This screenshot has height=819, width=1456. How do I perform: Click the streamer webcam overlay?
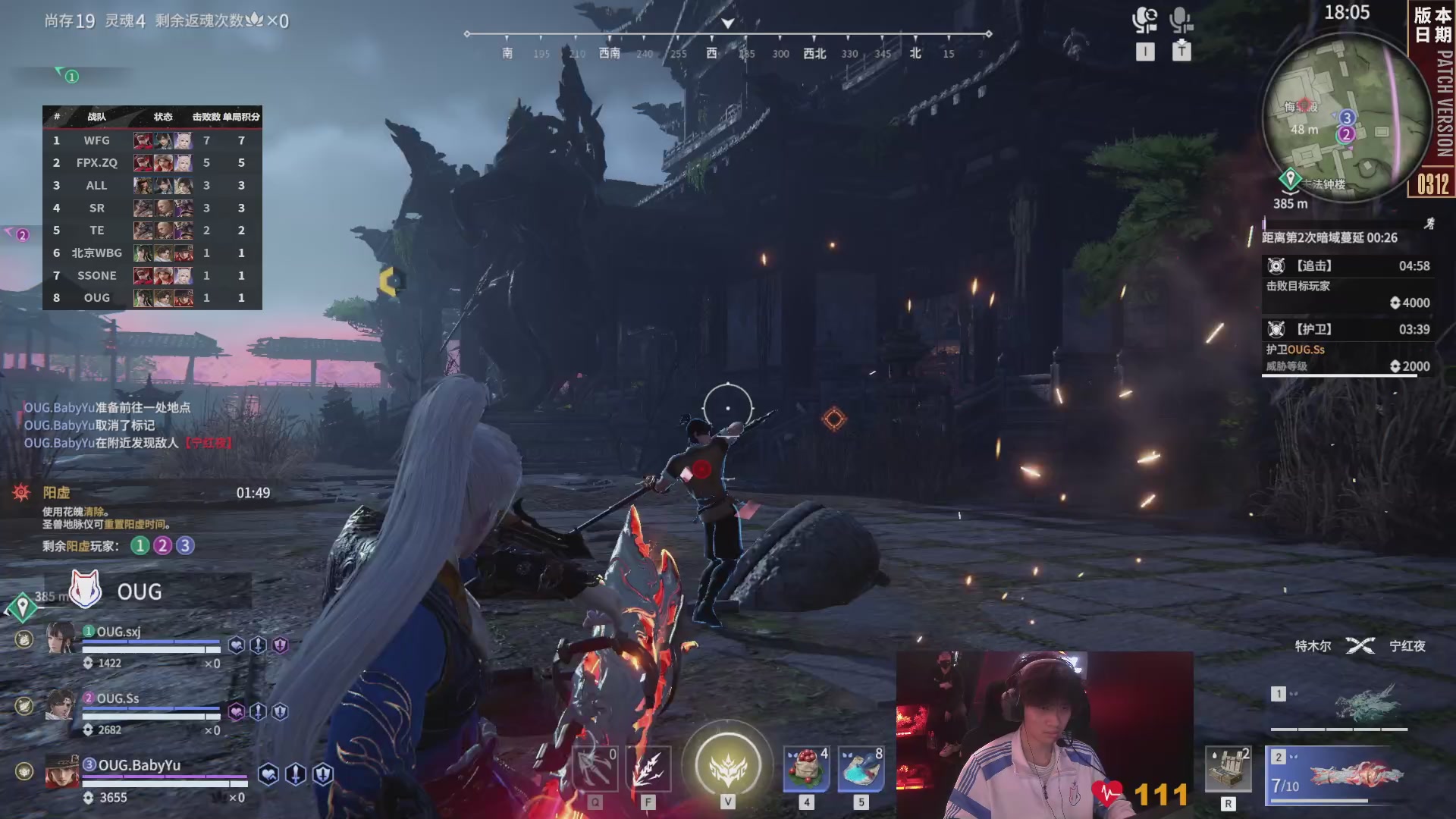click(x=1044, y=734)
